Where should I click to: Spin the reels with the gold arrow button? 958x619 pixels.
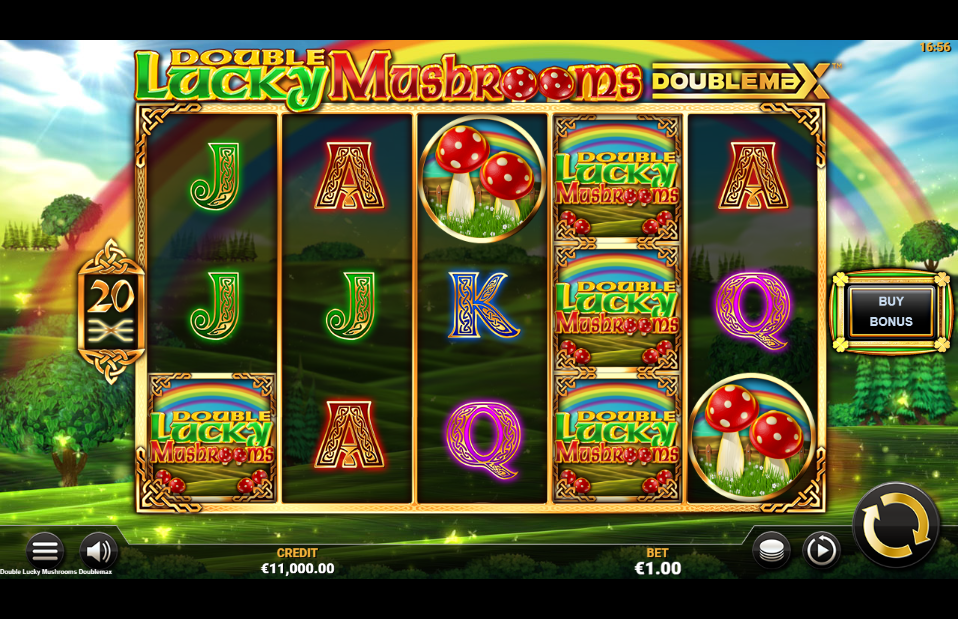(895, 524)
